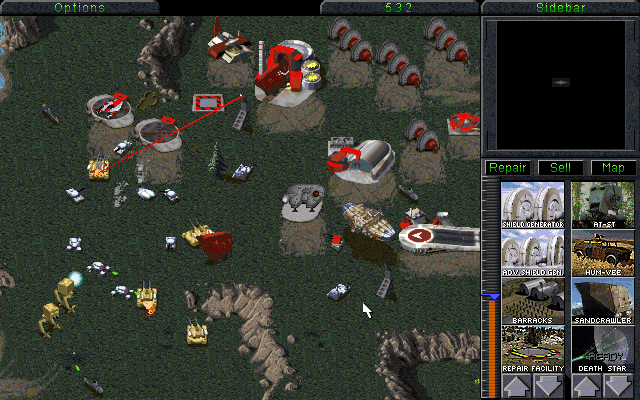Viewport: 640px width, 400px height.
Task: Click the up arrow below Repair Facility
Action: click(x=516, y=387)
